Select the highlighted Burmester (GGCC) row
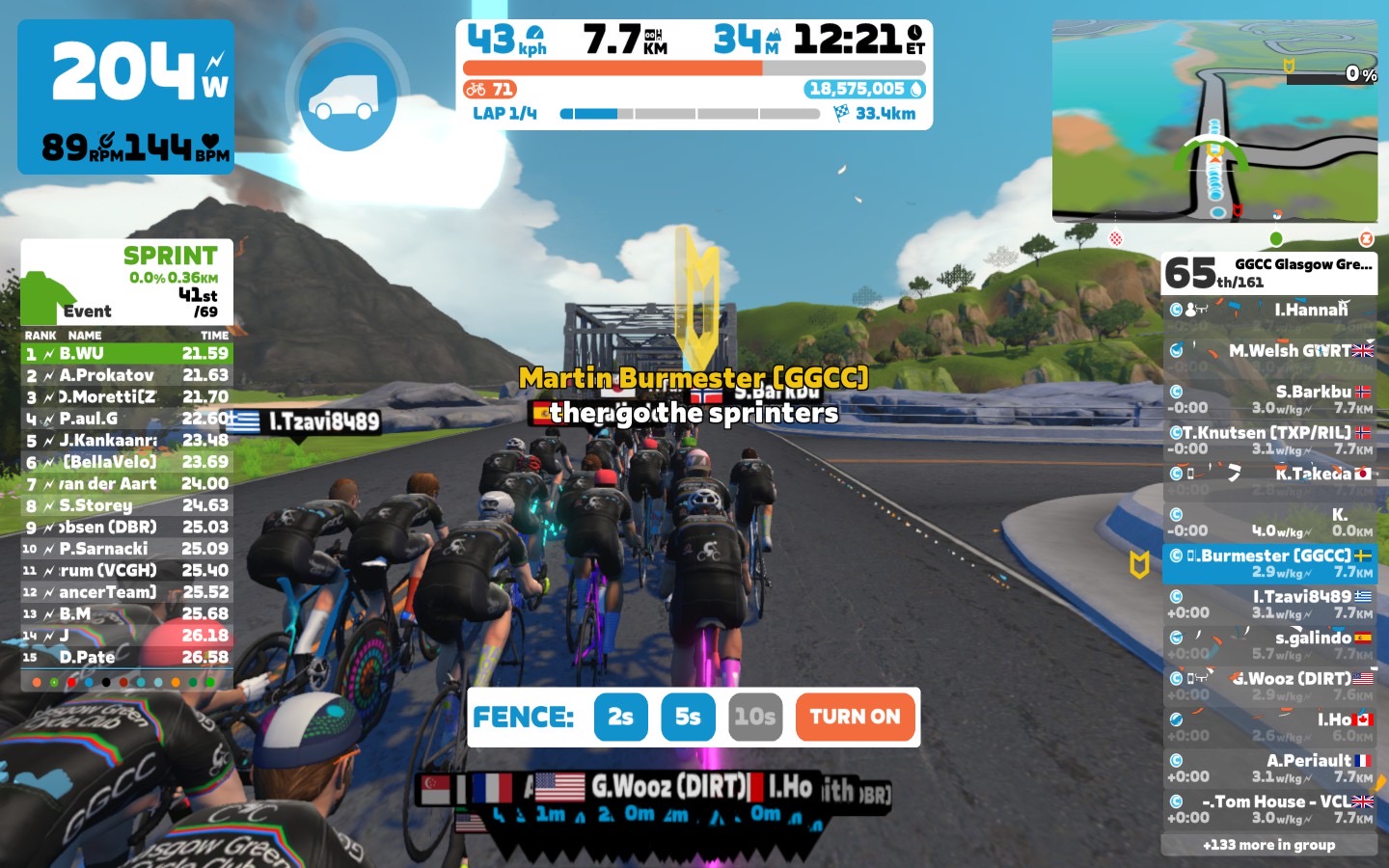 [x=1269, y=563]
